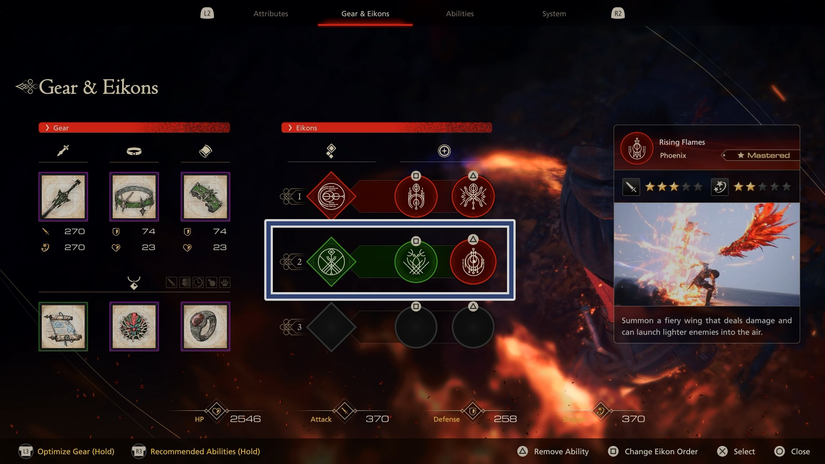Select Rising Flames ability in eikon row two
The height and width of the screenshot is (464, 825).
pyautogui.click(x=473, y=262)
